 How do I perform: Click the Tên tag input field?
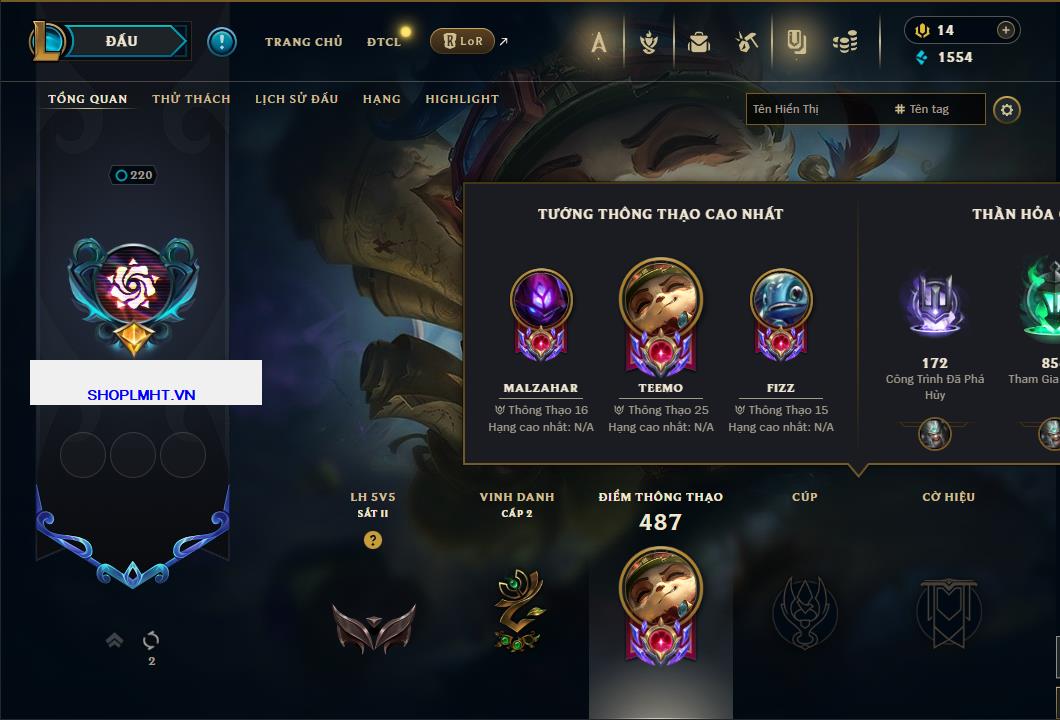(x=935, y=109)
